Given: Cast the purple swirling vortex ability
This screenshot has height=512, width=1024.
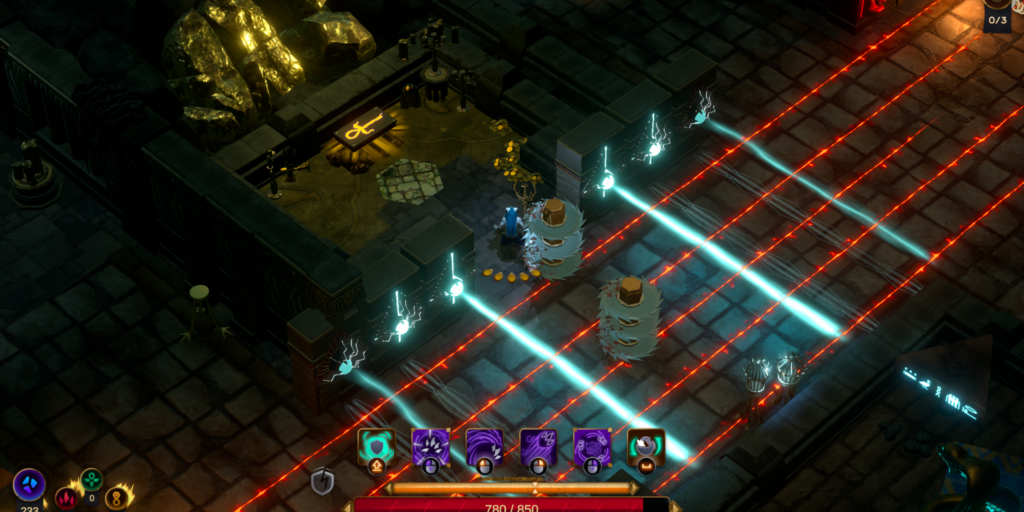Looking at the screenshot, I should click(x=485, y=446).
